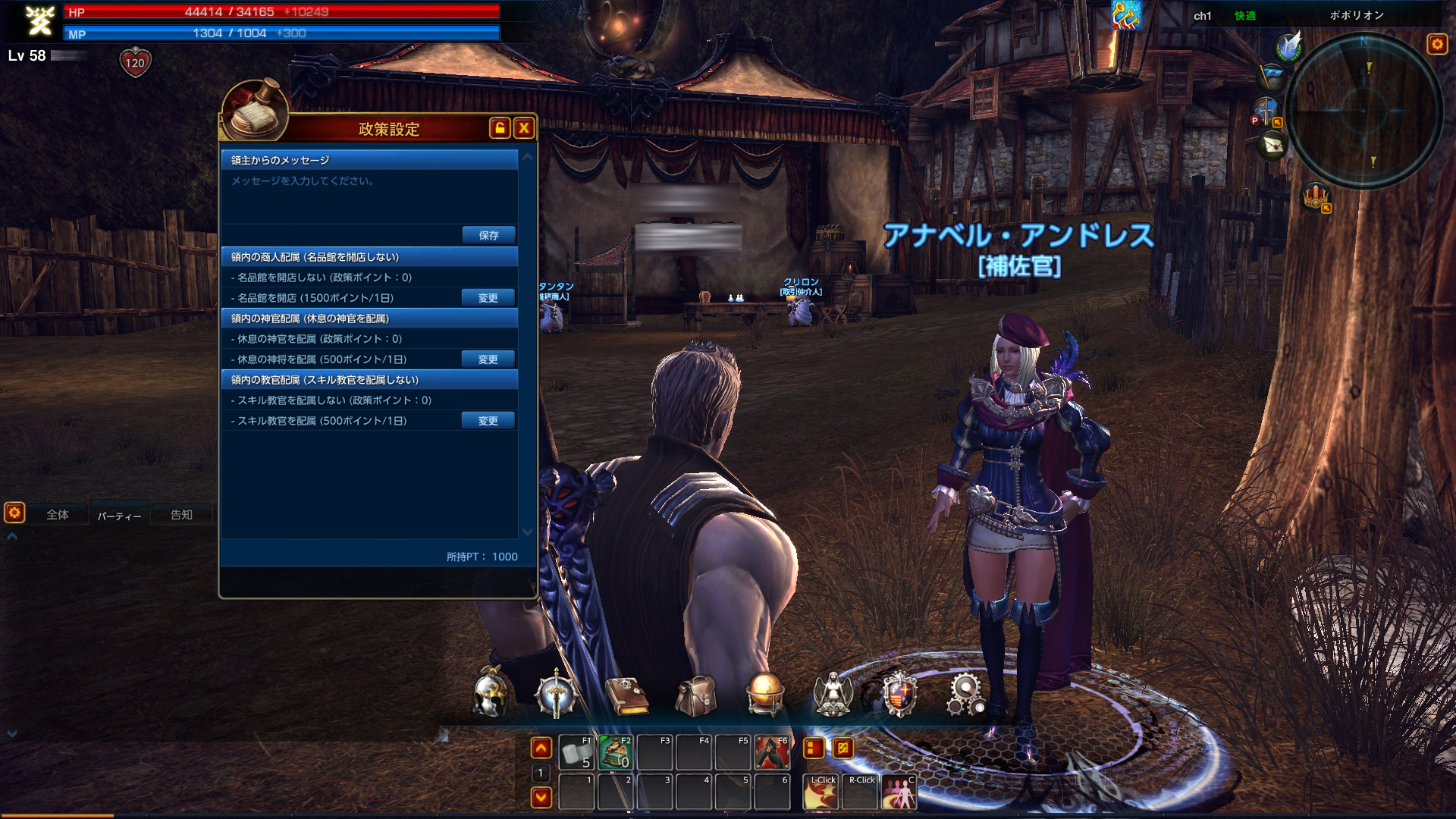Open the helmet character menu icon
The width and height of the screenshot is (1456, 819).
click(489, 693)
